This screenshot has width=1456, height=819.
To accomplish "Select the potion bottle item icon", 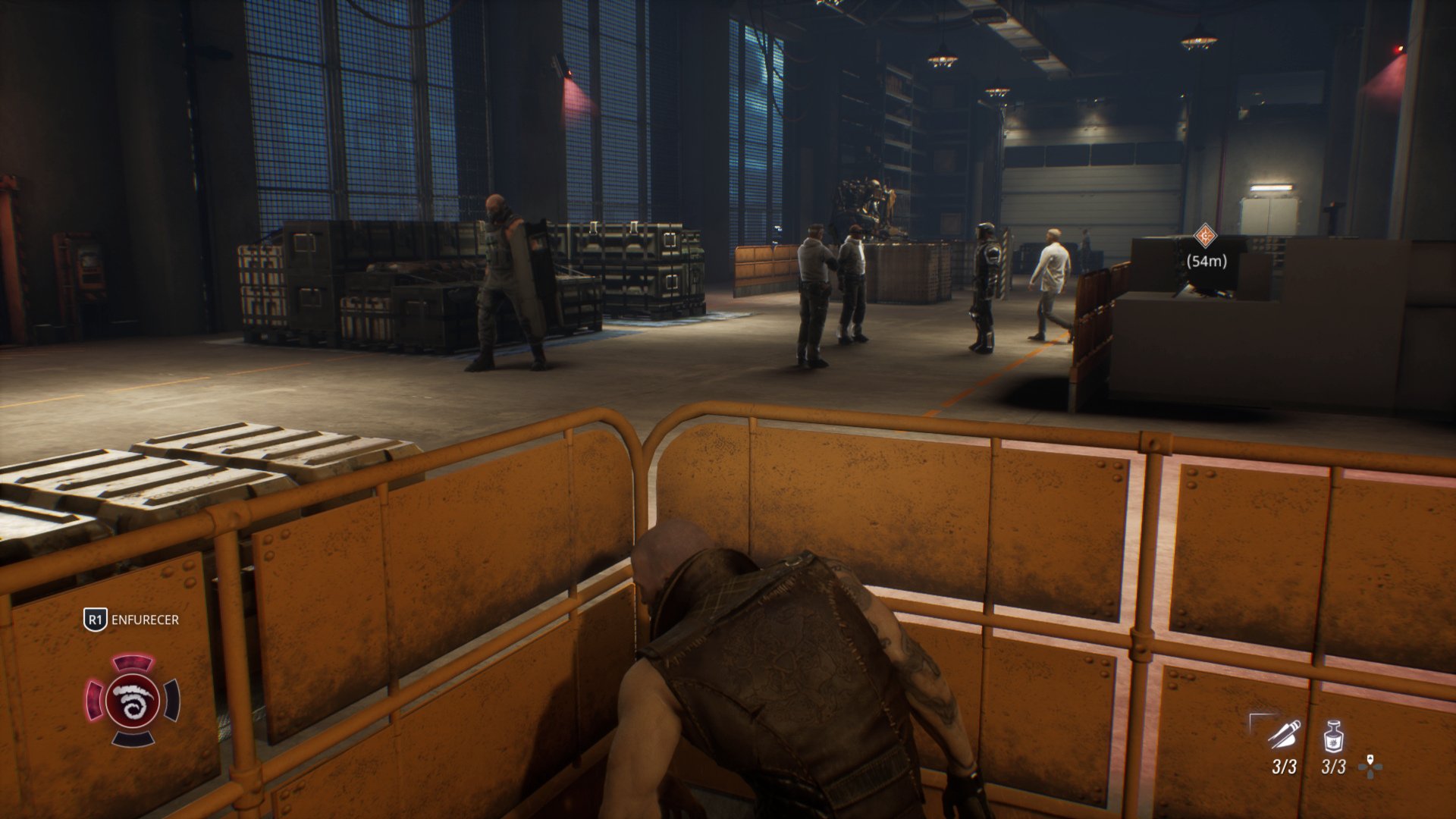I will click(x=1333, y=736).
